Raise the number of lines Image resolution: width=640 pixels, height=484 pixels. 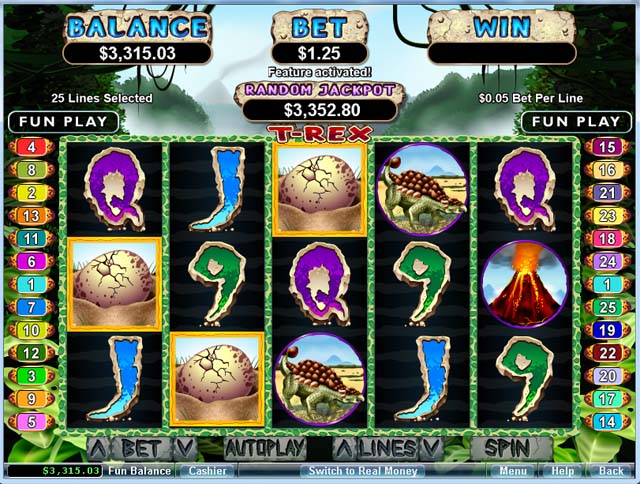point(344,448)
